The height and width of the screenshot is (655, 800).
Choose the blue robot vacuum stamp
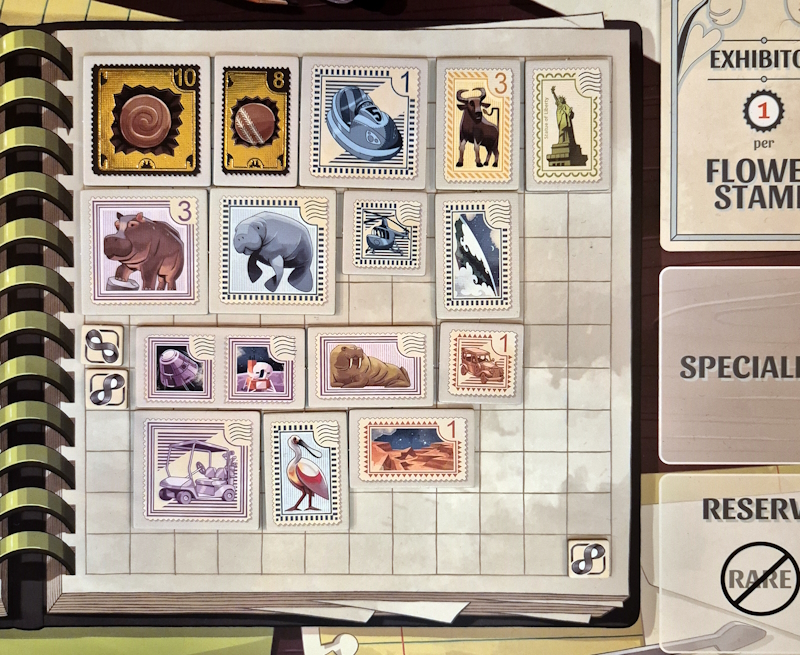tap(364, 121)
